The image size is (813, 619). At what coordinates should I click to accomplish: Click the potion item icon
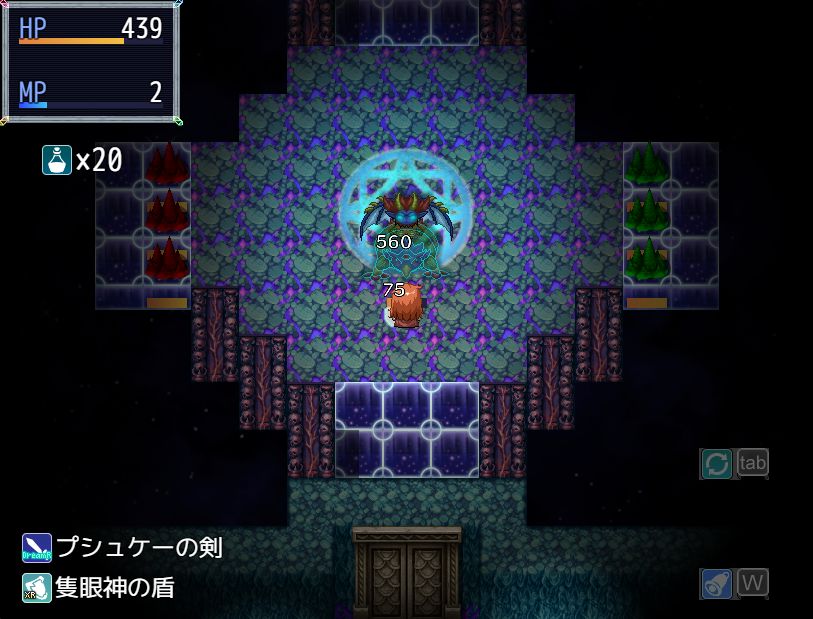point(56,160)
